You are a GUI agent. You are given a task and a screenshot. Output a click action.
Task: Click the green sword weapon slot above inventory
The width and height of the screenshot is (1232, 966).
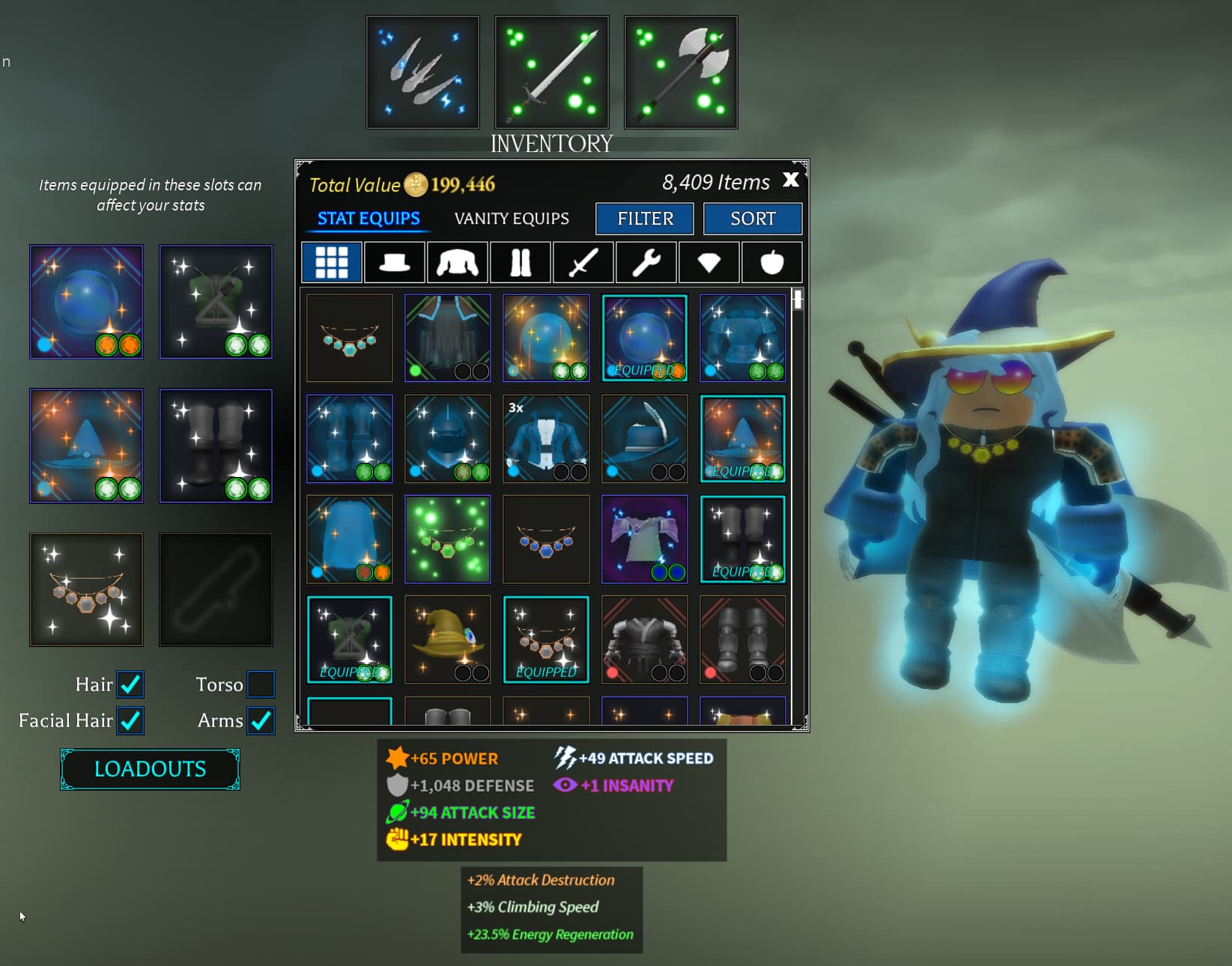(x=551, y=70)
